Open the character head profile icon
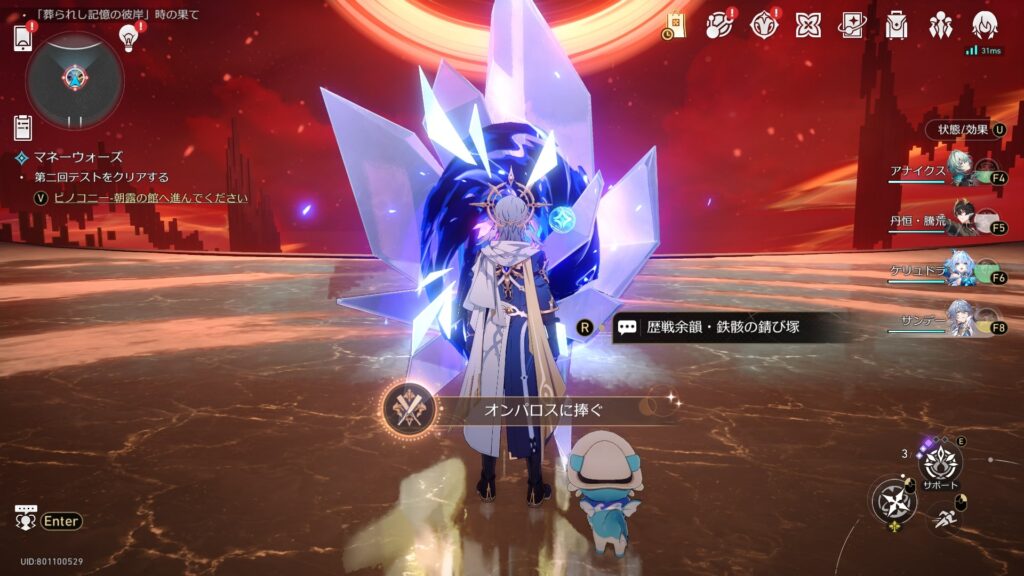The height and width of the screenshot is (576, 1024). (x=984, y=25)
